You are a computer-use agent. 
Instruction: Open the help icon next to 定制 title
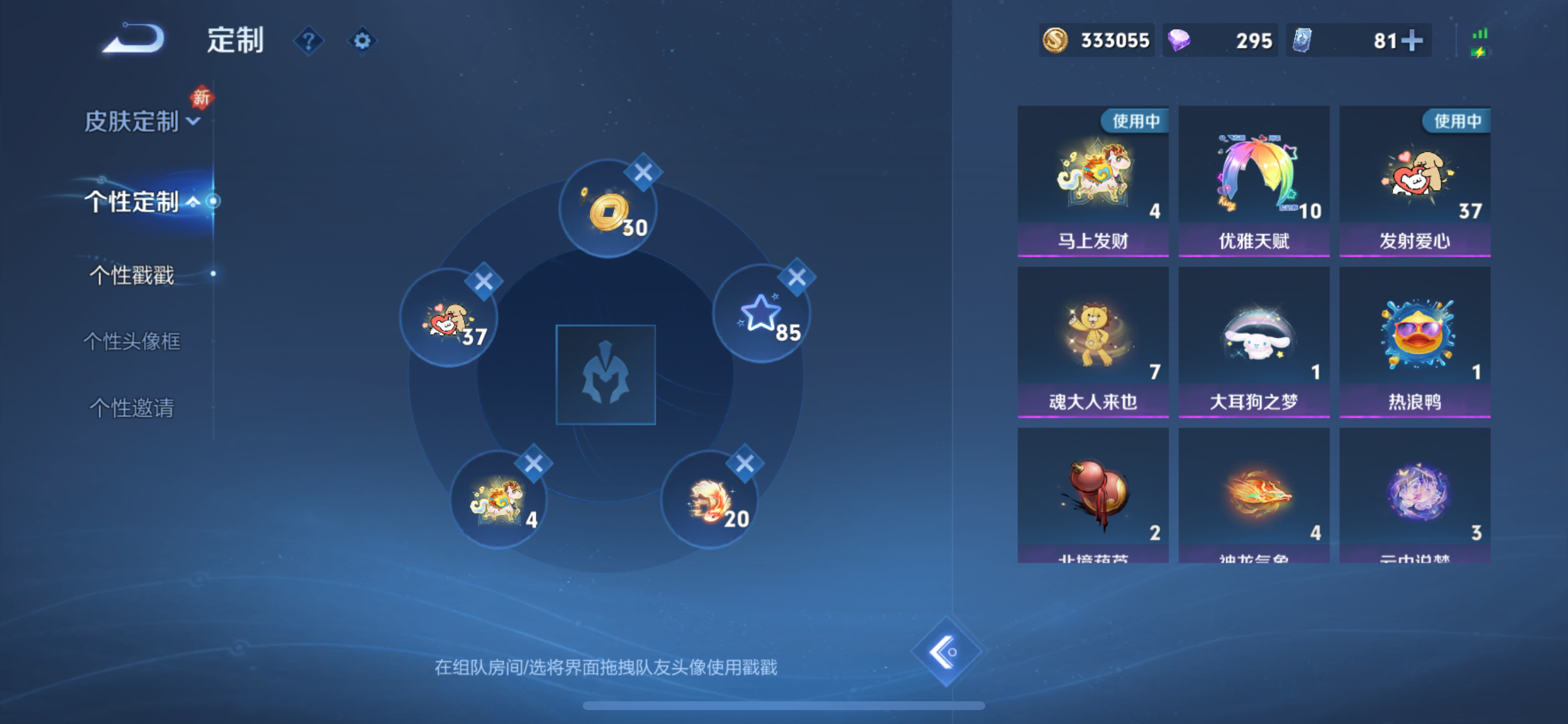309,41
